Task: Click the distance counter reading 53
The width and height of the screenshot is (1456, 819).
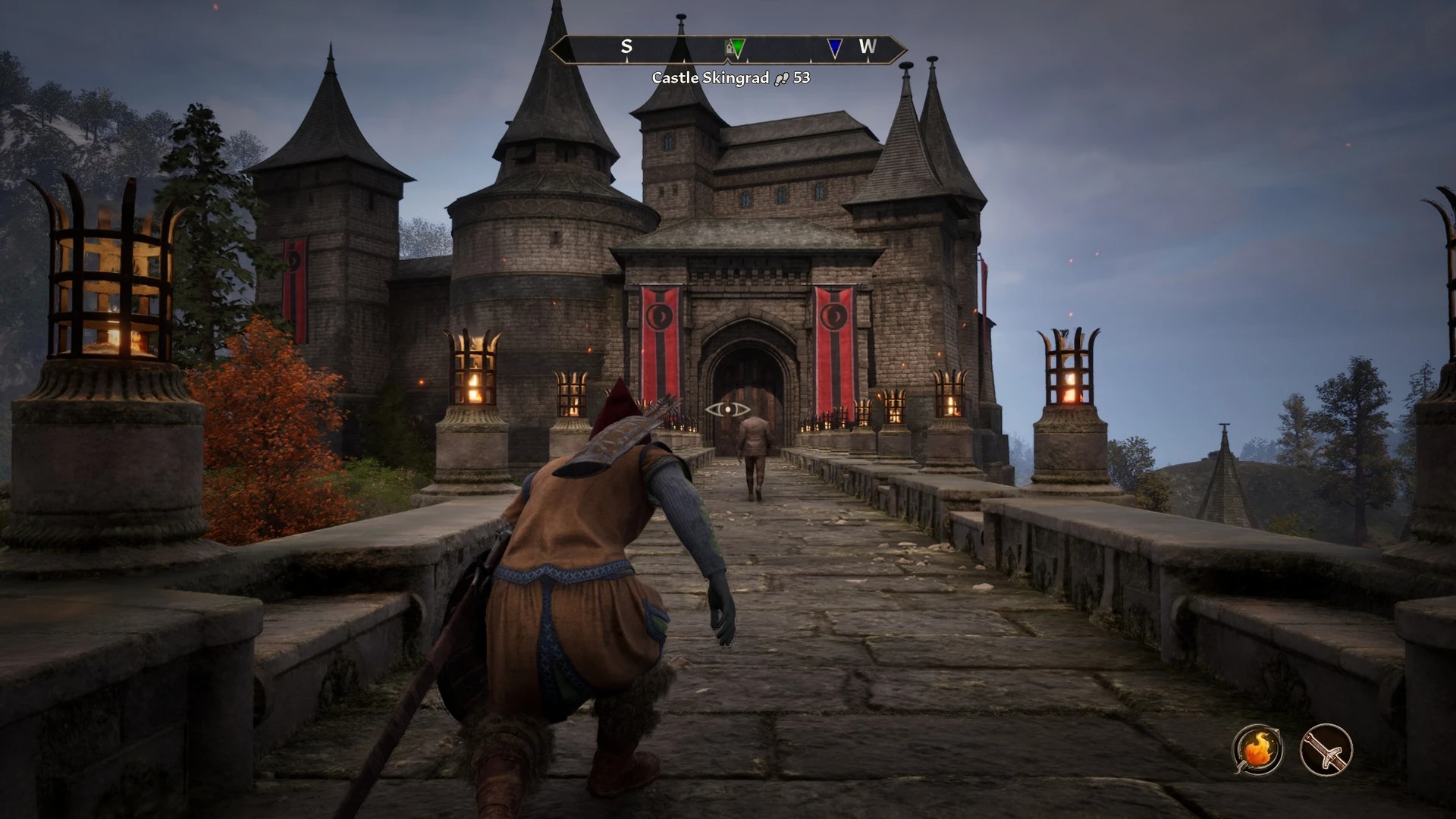Action: coord(802,77)
